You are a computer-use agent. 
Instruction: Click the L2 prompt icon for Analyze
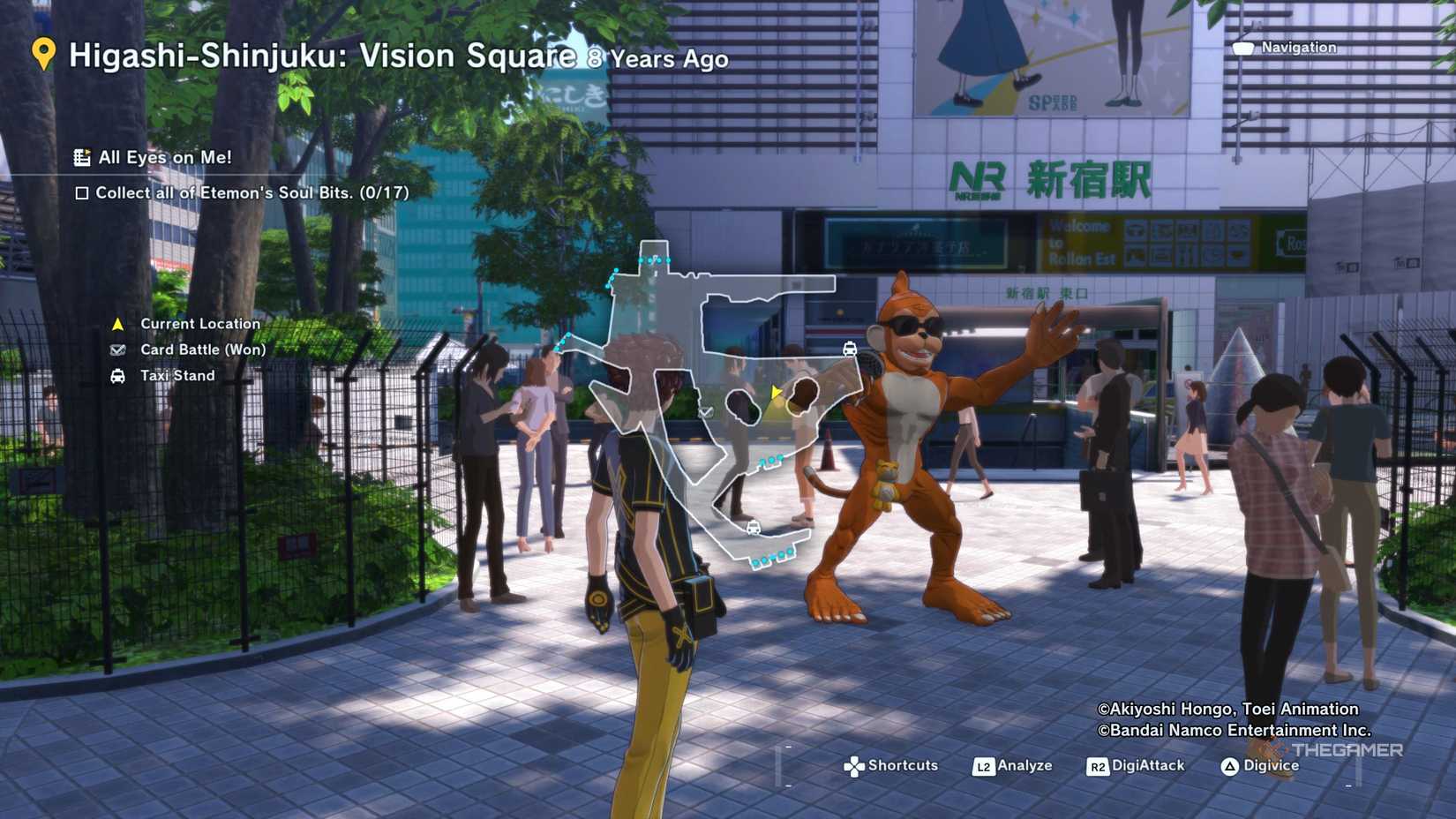tap(984, 767)
